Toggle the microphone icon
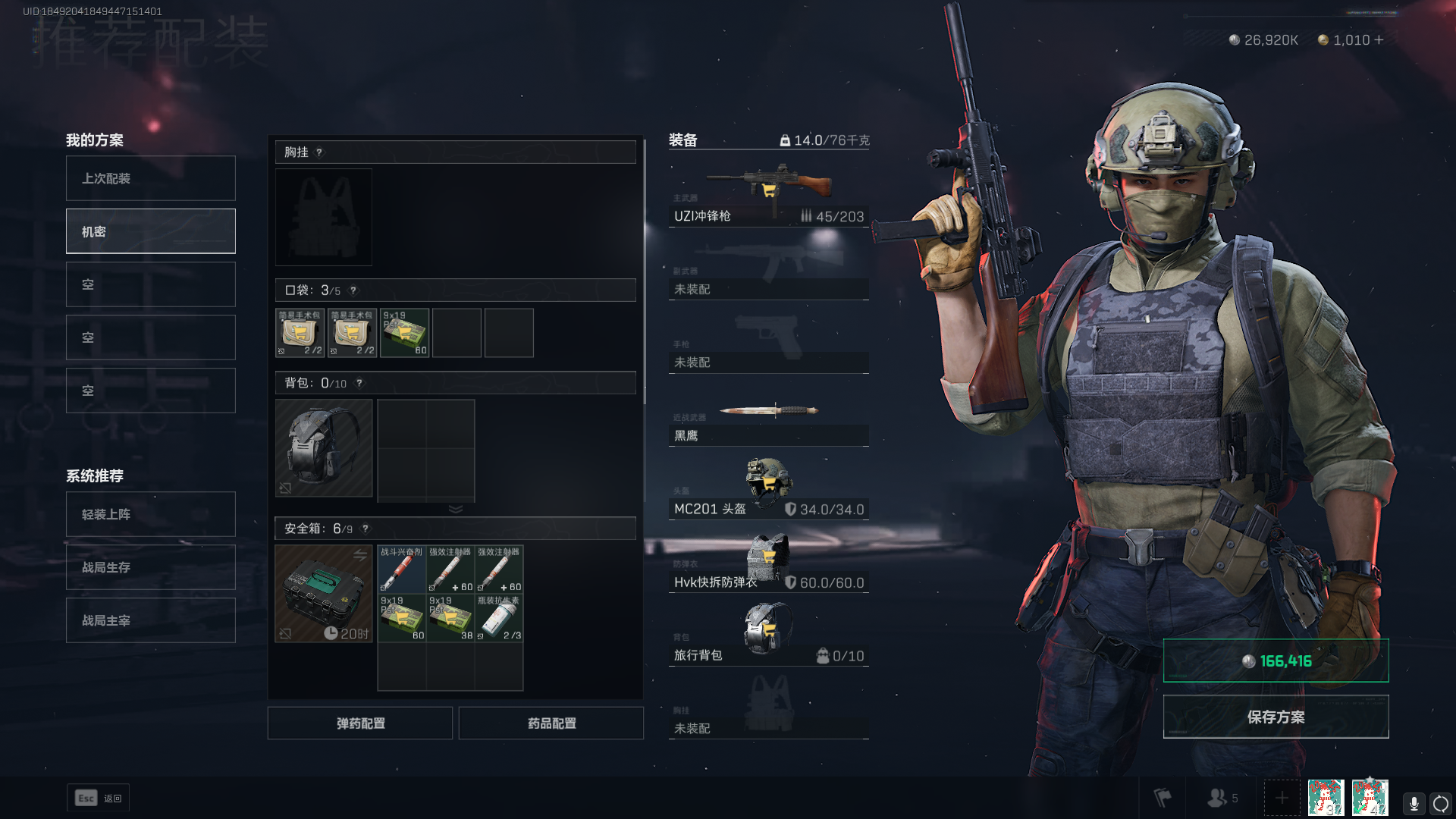The image size is (1456, 819). point(1414,802)
